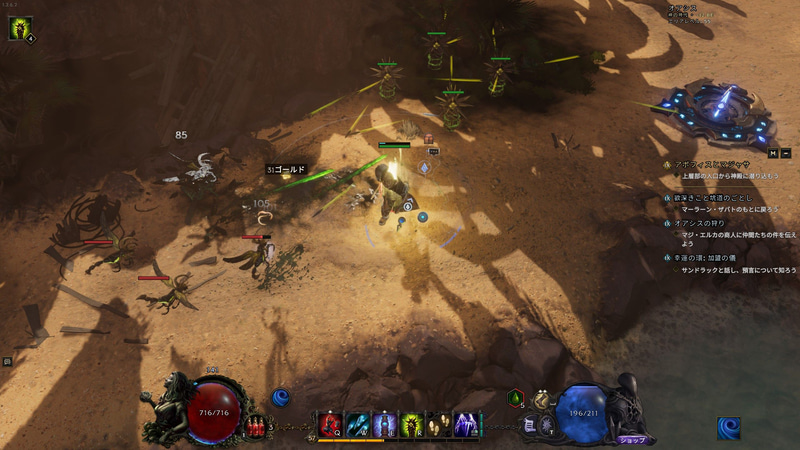Select the 欲深きこと坑道のごとし quest entry
Screen dimensions: 800x450
click(722, 199)
